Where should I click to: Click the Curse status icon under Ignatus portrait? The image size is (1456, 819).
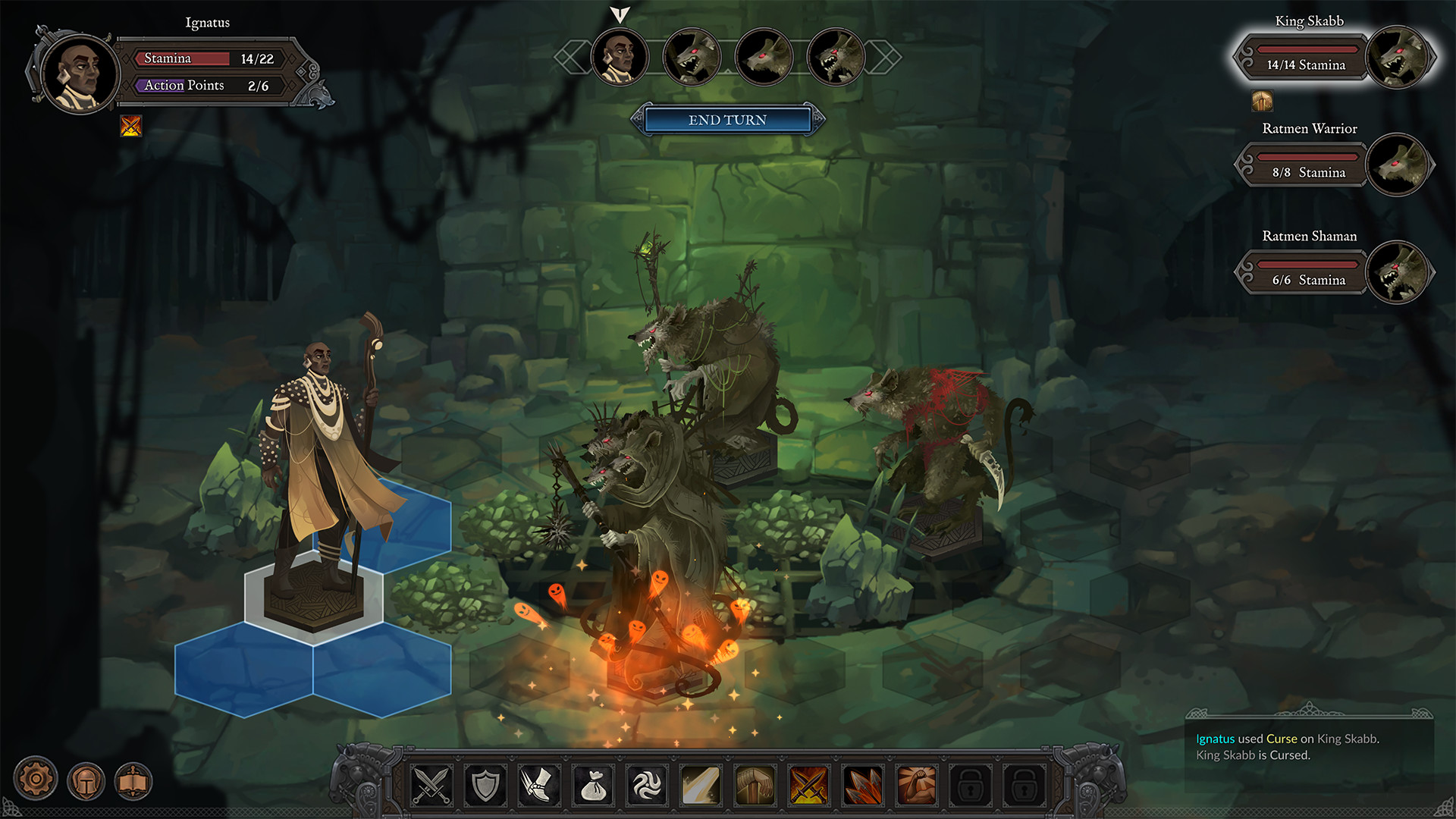tap(130, 126)
